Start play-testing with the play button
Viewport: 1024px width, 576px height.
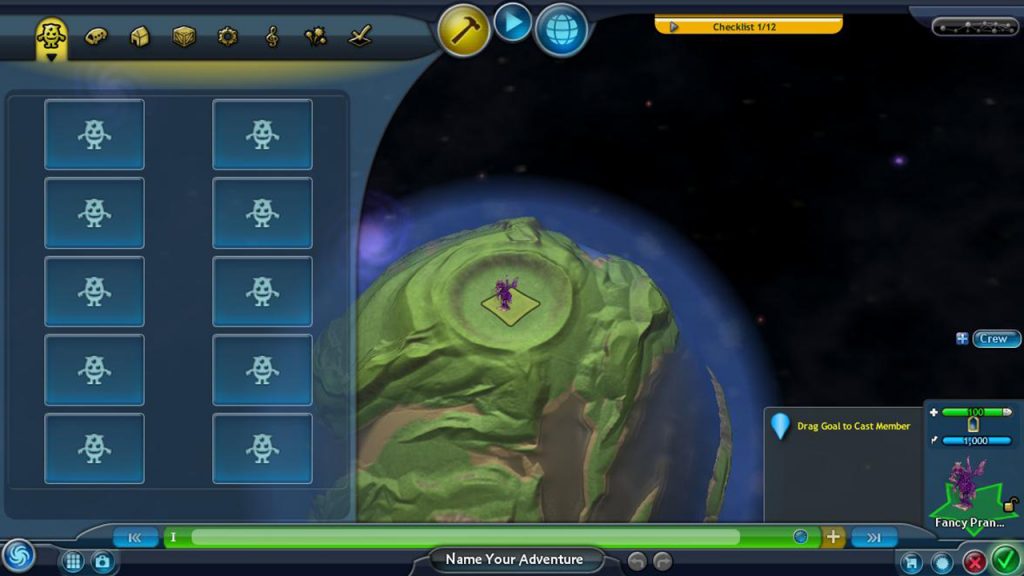[512, 22]
